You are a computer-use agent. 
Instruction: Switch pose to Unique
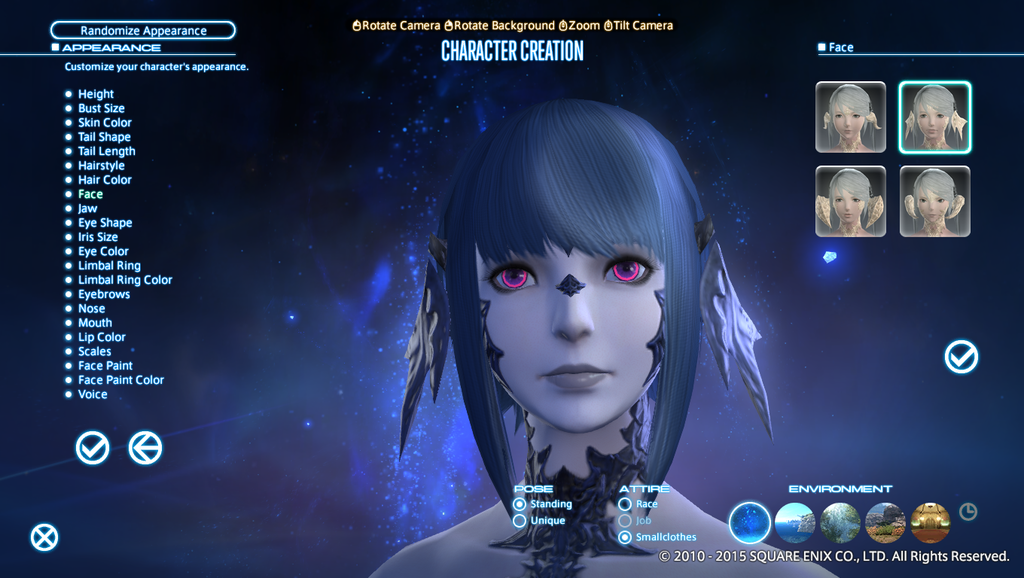pos(520,521)
